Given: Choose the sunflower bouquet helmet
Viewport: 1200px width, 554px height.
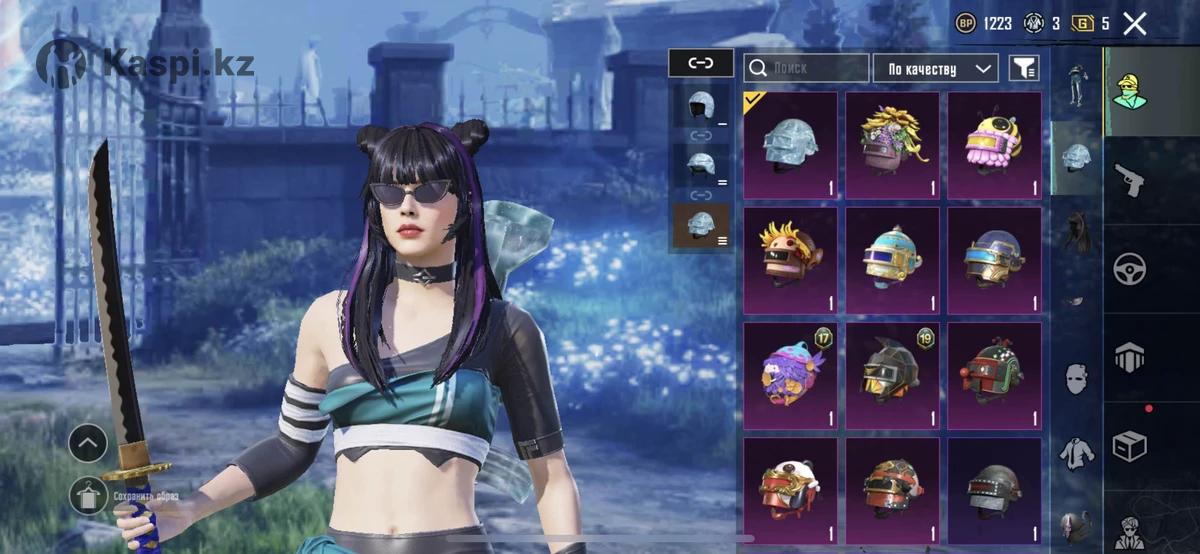Looking at the screenshot, I should (x=892, y=145).
